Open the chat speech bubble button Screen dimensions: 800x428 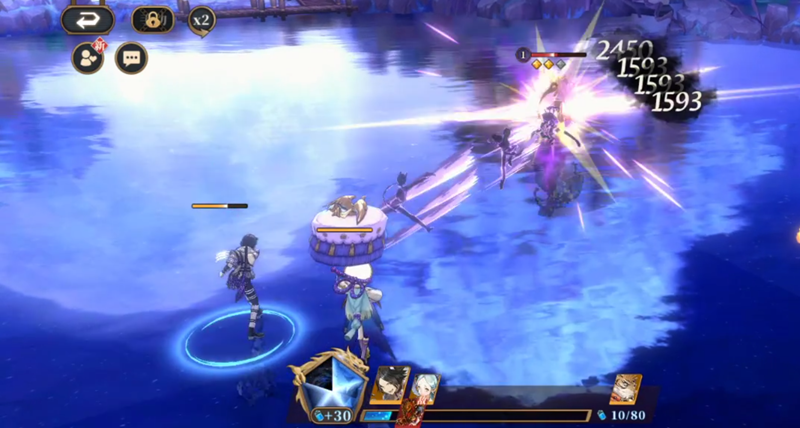click(131, 58)
